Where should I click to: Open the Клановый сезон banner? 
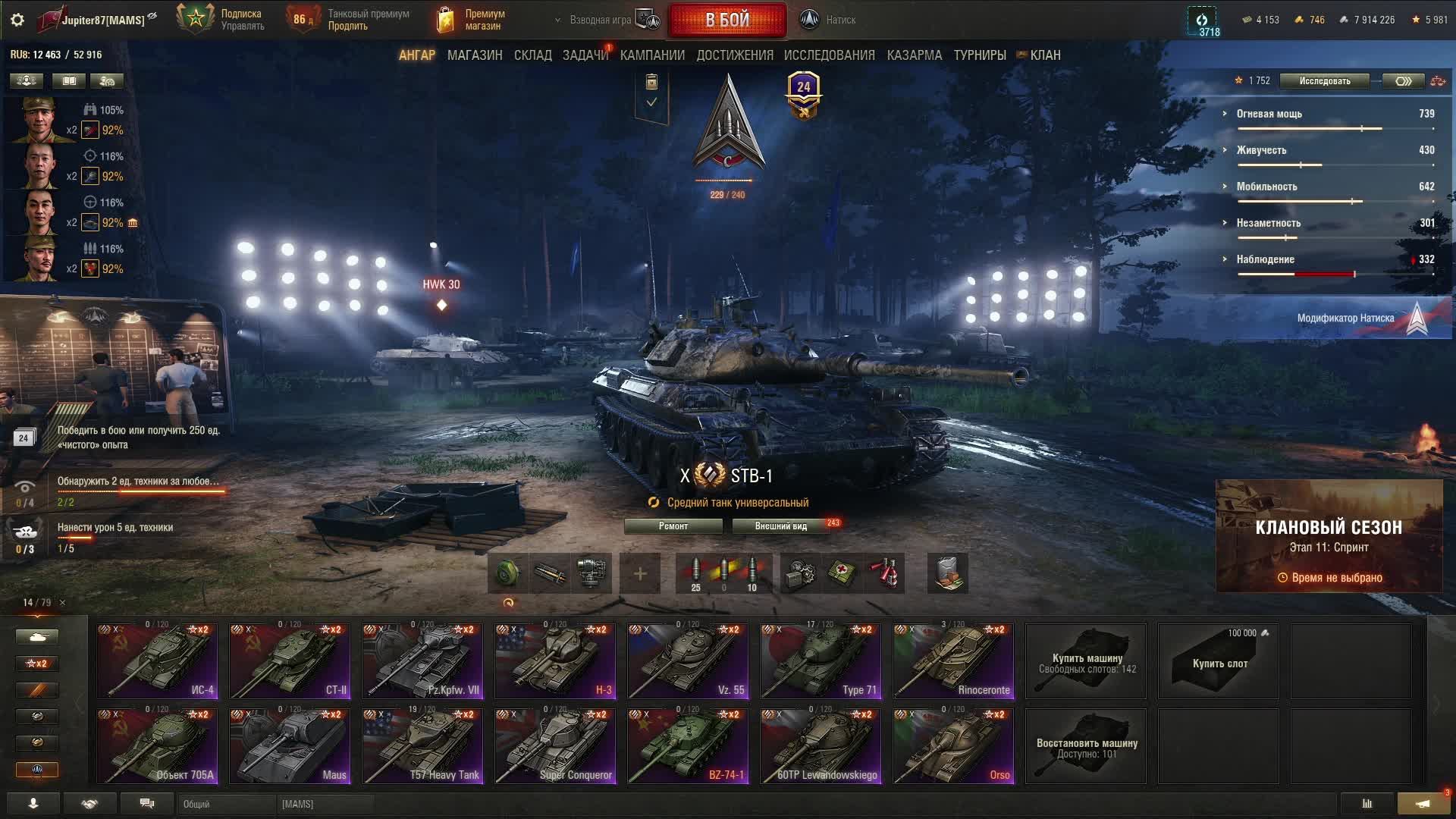click(x=1329, y=536)
